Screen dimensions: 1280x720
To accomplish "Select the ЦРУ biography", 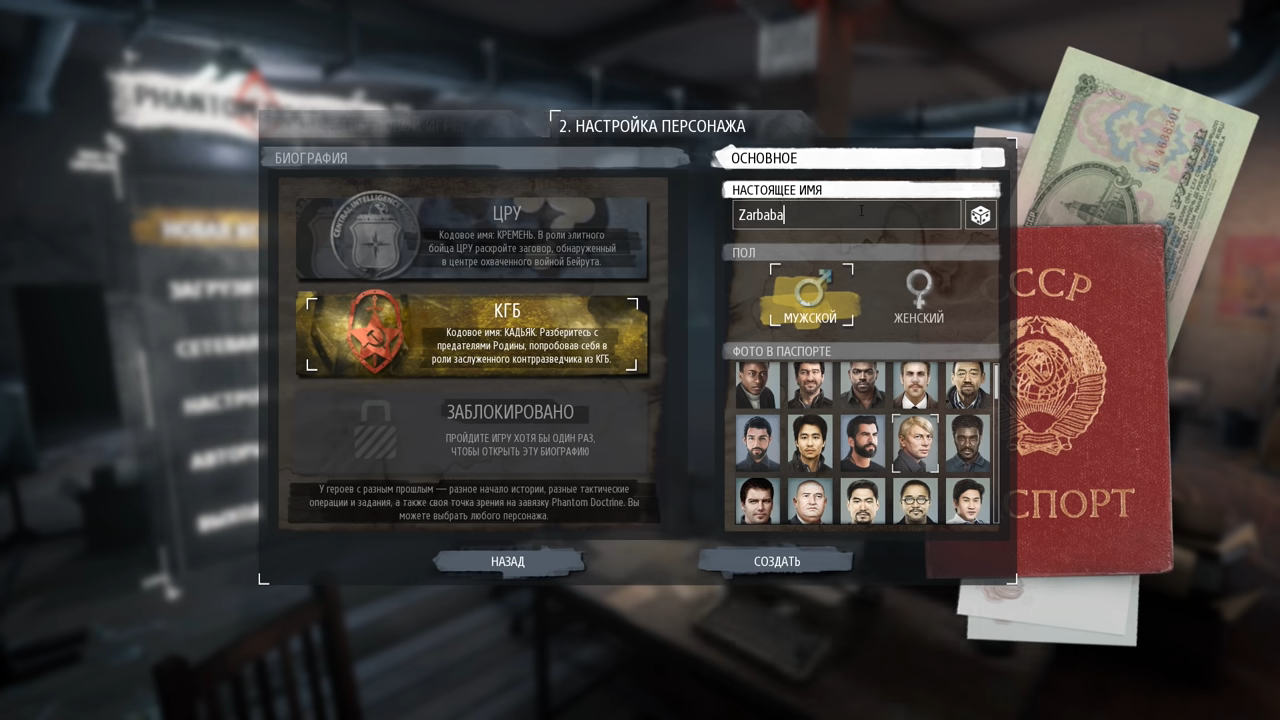I will click(x=472, y=237).
